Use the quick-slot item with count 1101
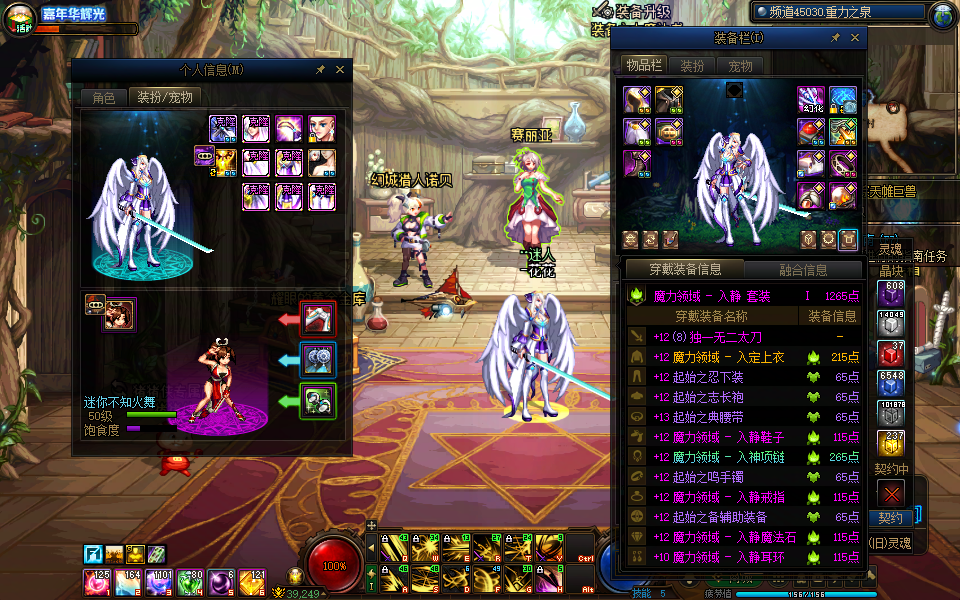 tap(161, 582)
